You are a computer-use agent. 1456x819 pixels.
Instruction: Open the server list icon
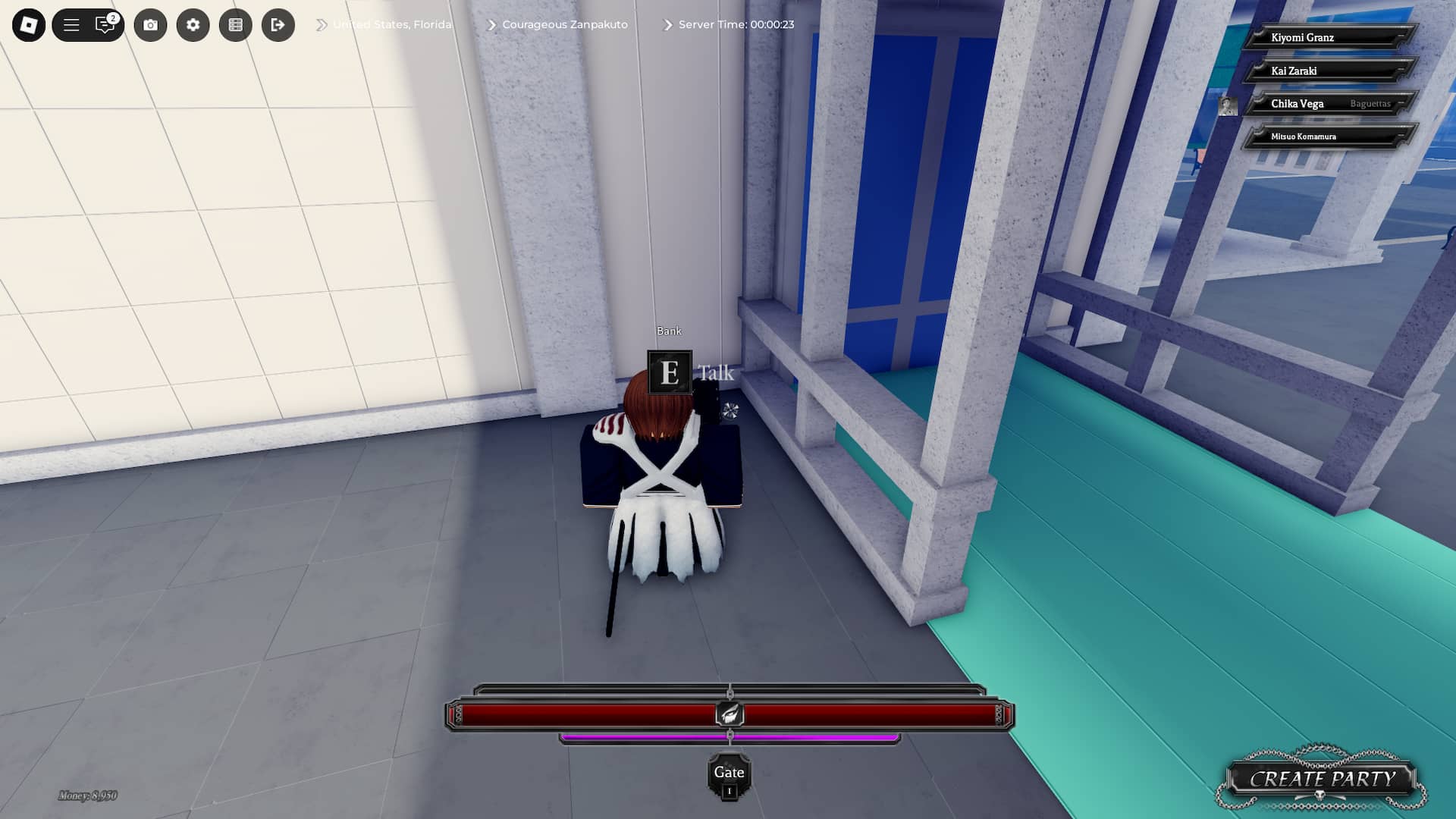coord(236,25)
